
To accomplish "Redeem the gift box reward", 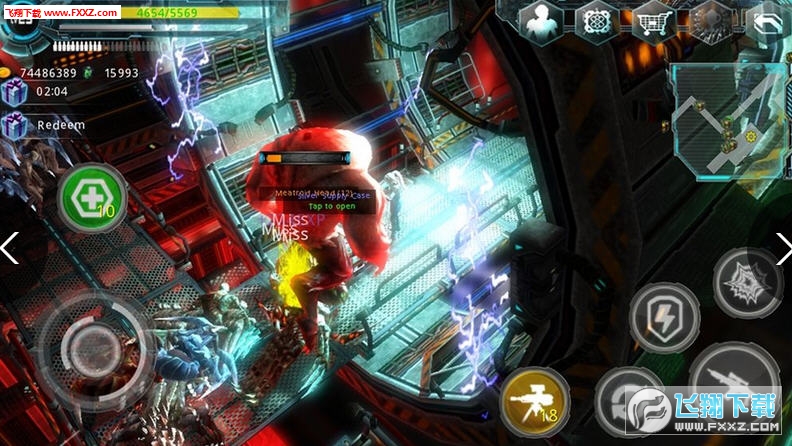I will click(15, 125).
